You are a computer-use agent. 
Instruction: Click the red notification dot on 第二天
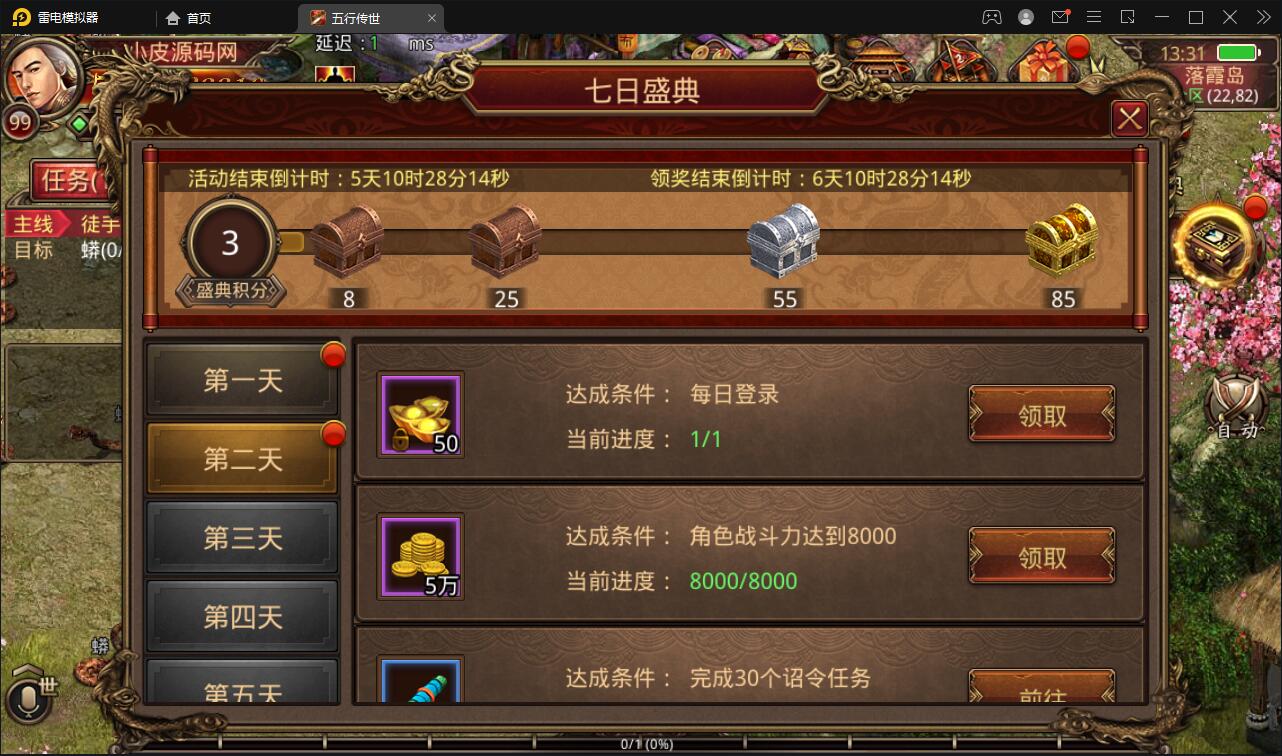tap(333, 431)
